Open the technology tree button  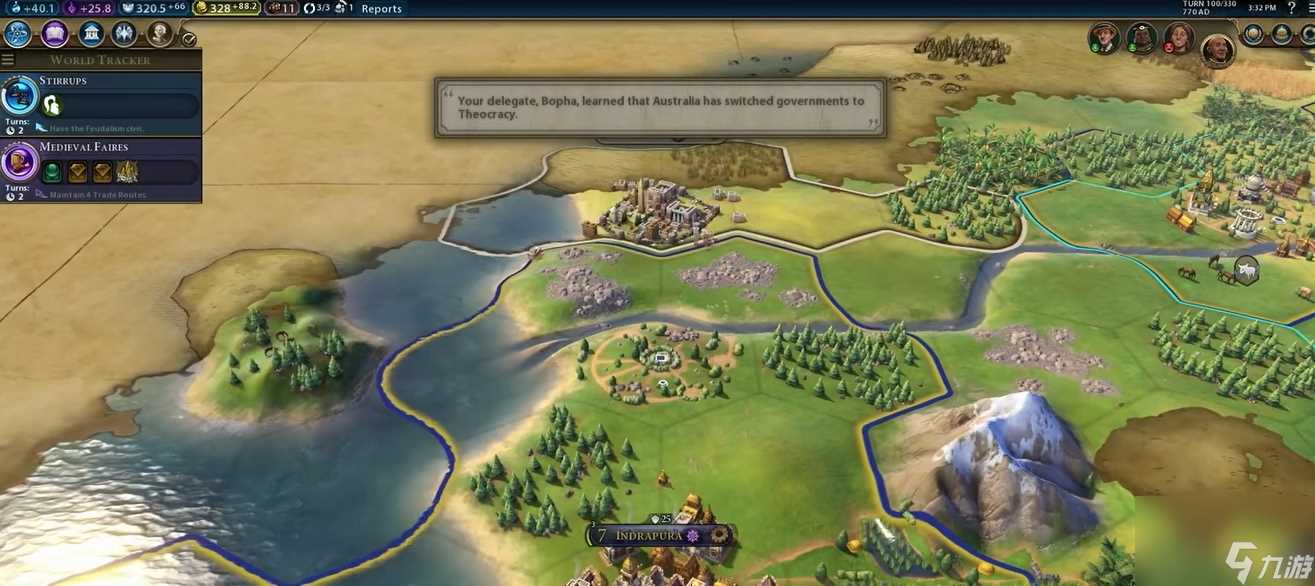tap(18, 35)
